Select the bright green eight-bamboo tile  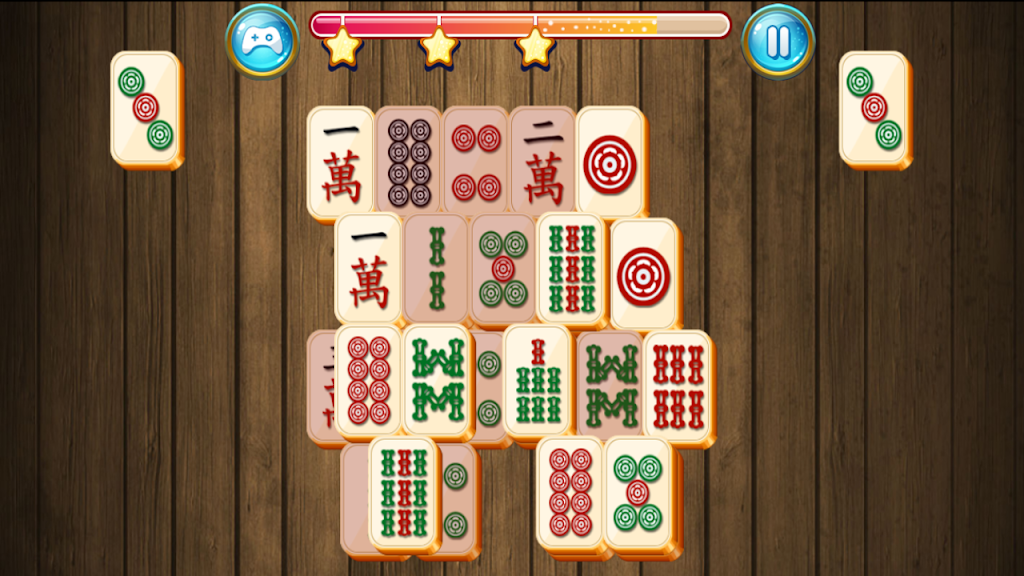click(x=436, y=380)
